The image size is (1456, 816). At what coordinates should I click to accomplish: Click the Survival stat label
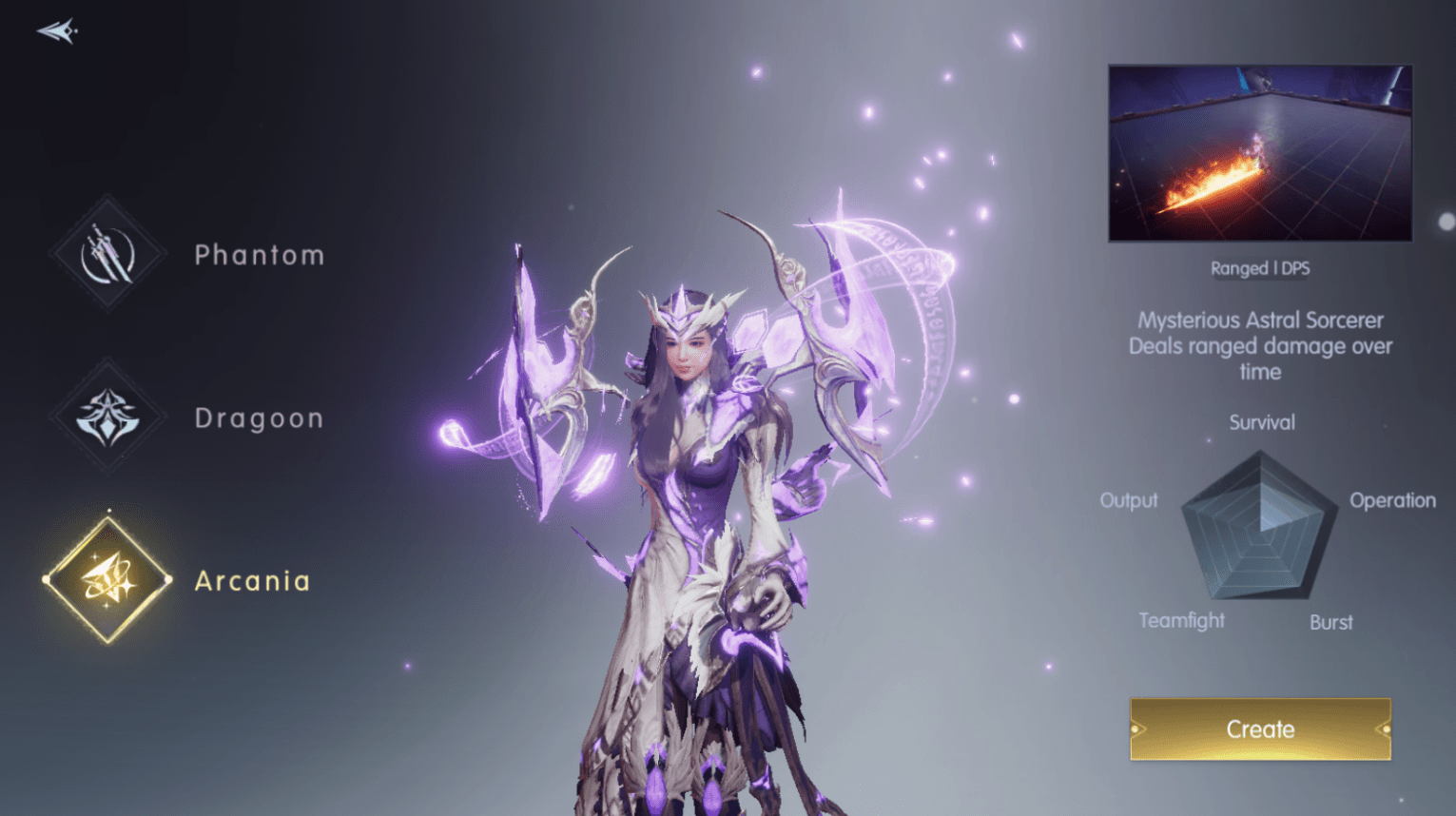(x=1260, y=422)
